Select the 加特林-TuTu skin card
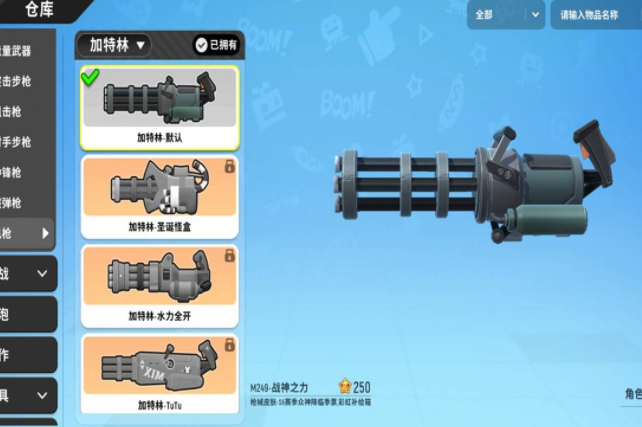The height and width of the screenshot is (427, 642). (x=160, y=374)
